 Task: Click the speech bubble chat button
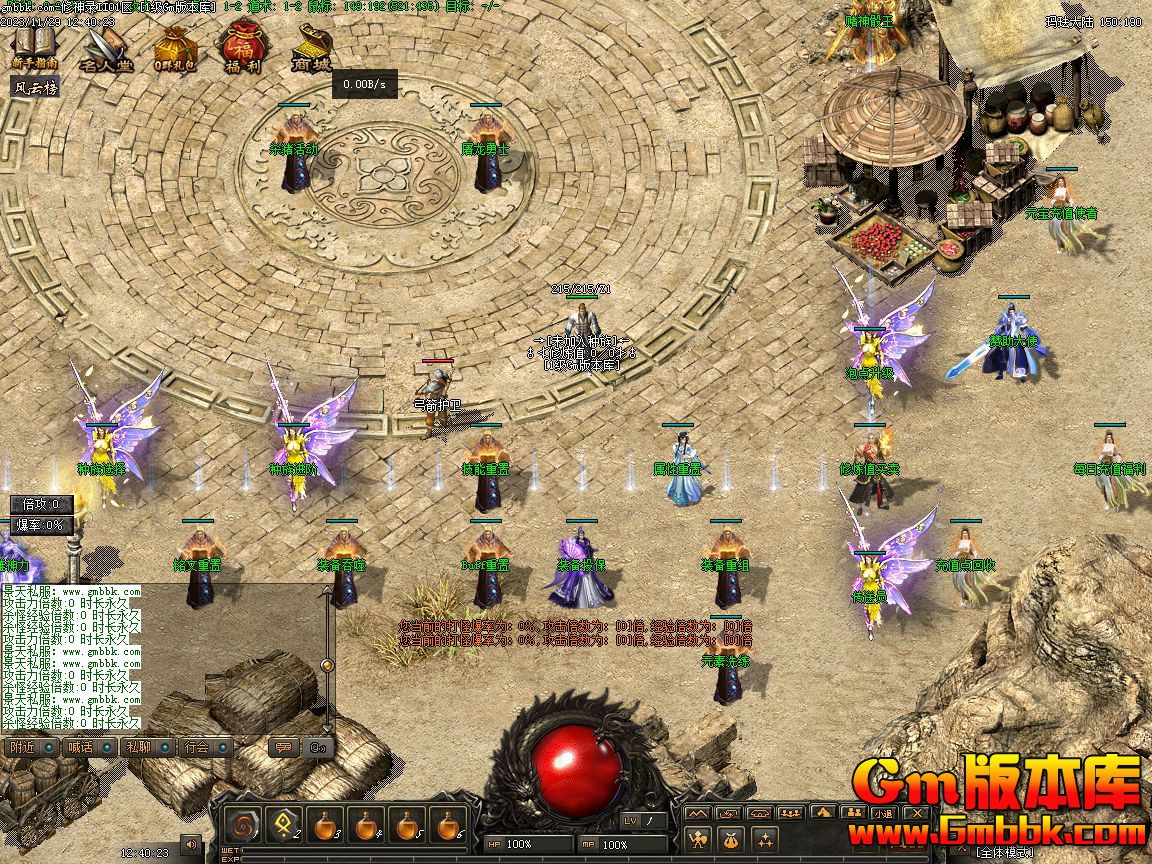click(x=284, y=747)
